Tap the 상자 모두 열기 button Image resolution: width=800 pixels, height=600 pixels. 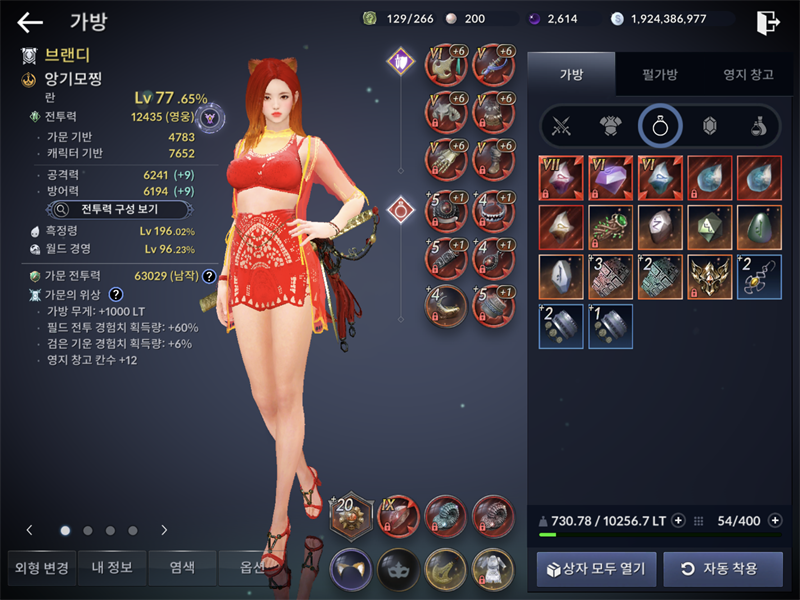pos(597,569)
